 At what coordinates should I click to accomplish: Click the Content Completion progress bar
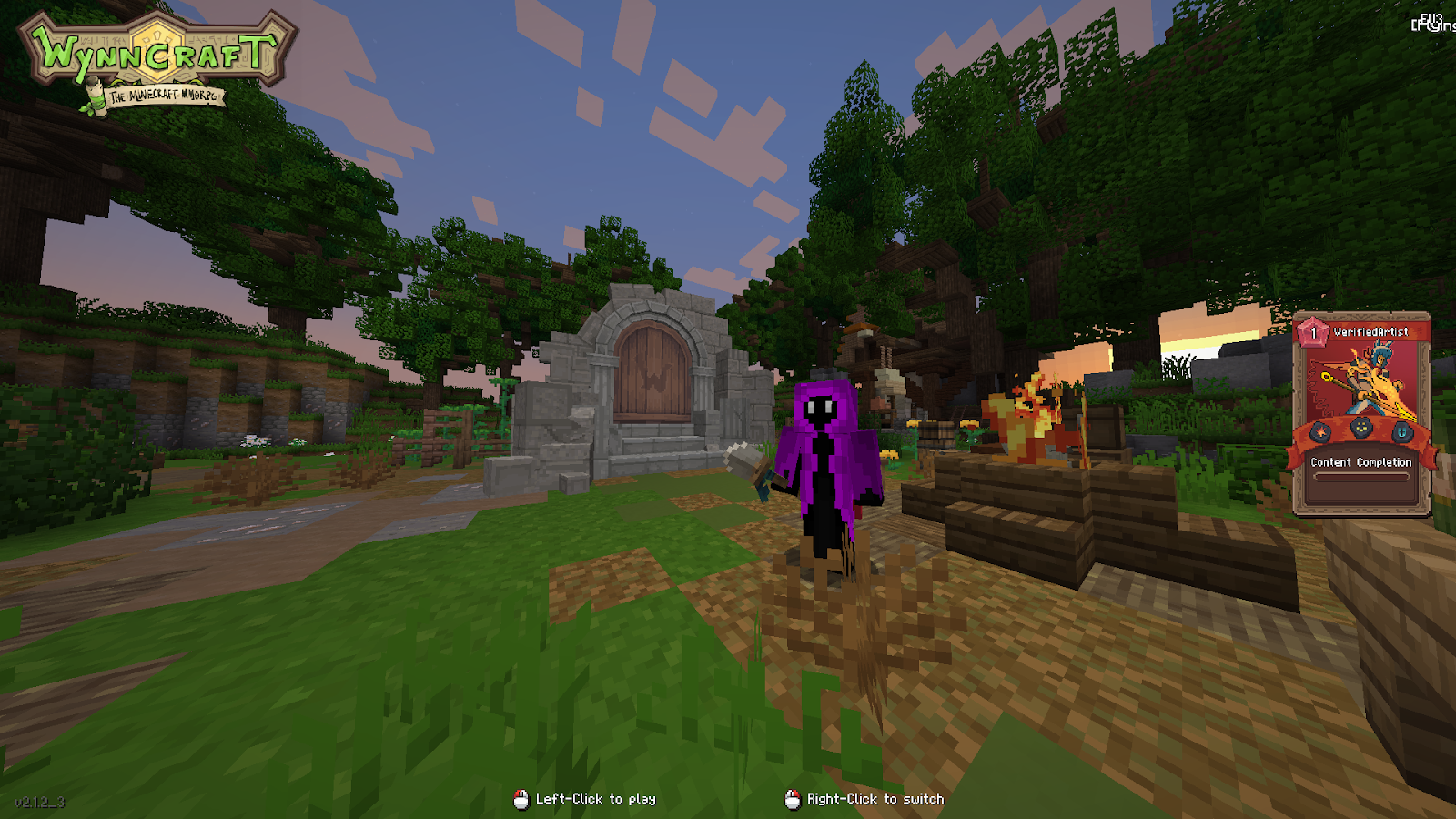point(1360,477)
